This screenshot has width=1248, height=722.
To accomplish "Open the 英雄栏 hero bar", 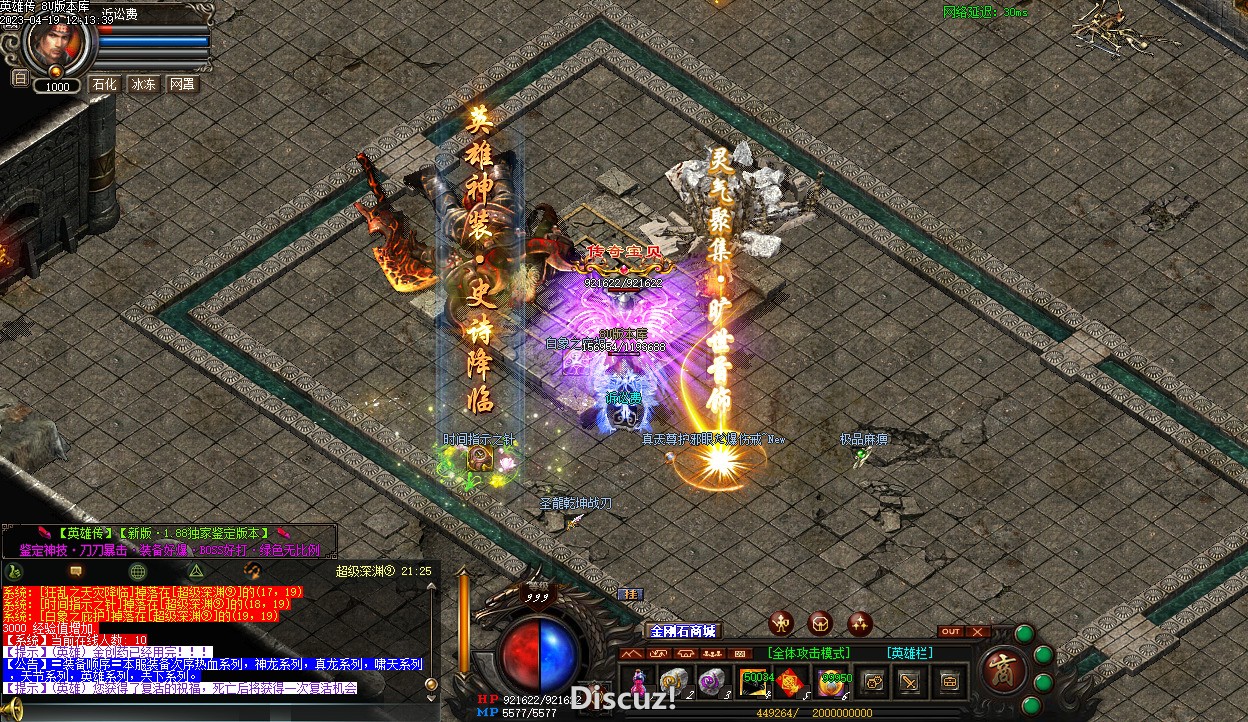I will [909, 653].
